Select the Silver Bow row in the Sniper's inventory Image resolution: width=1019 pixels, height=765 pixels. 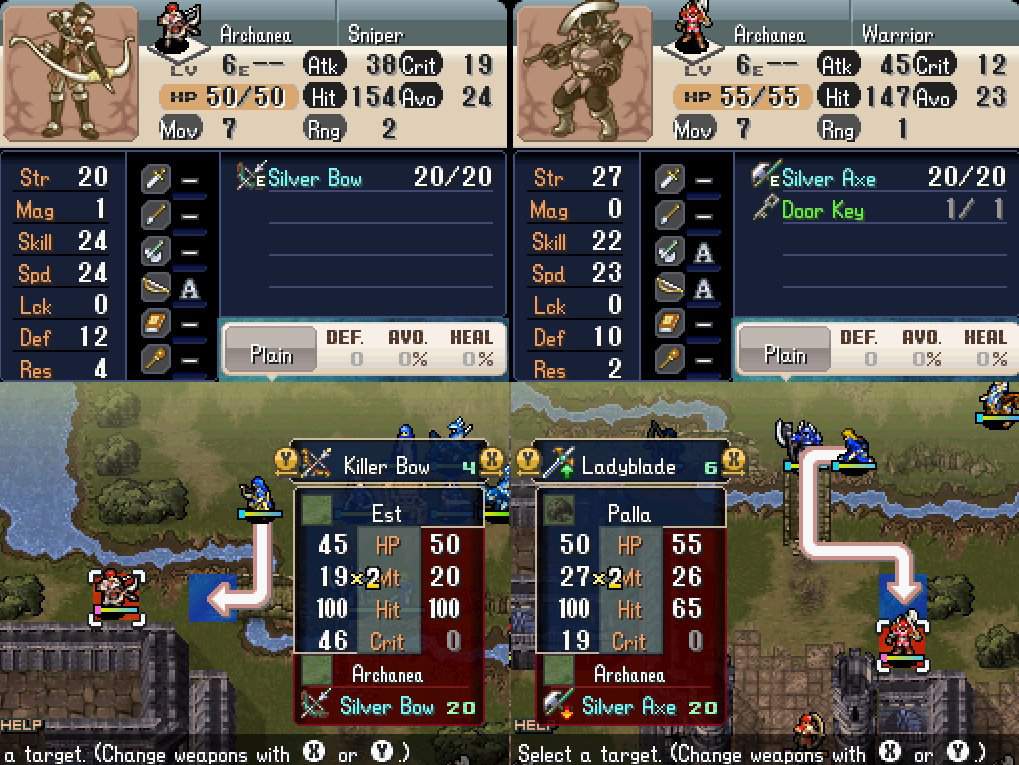(365, 178)
